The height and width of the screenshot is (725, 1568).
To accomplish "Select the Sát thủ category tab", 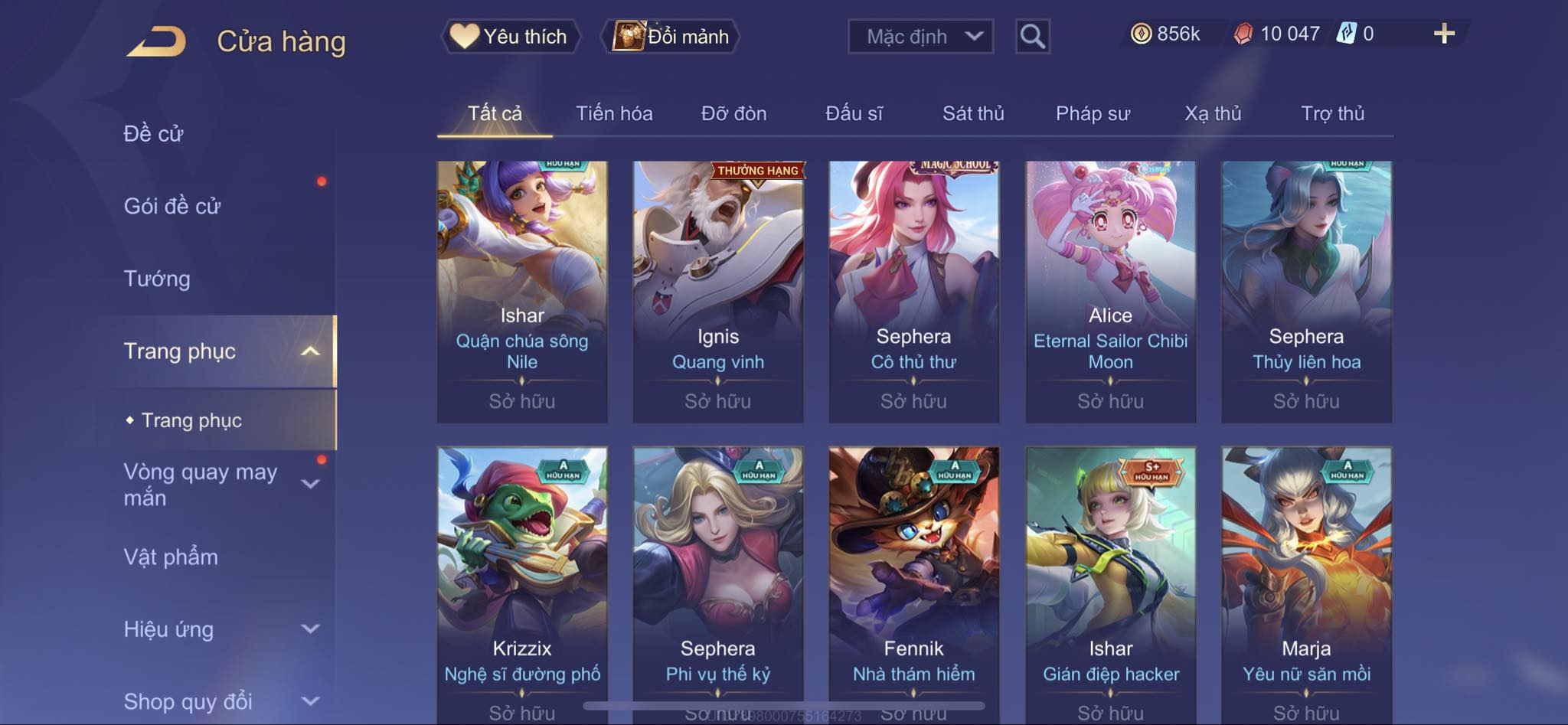I will (x=972, y=114).
